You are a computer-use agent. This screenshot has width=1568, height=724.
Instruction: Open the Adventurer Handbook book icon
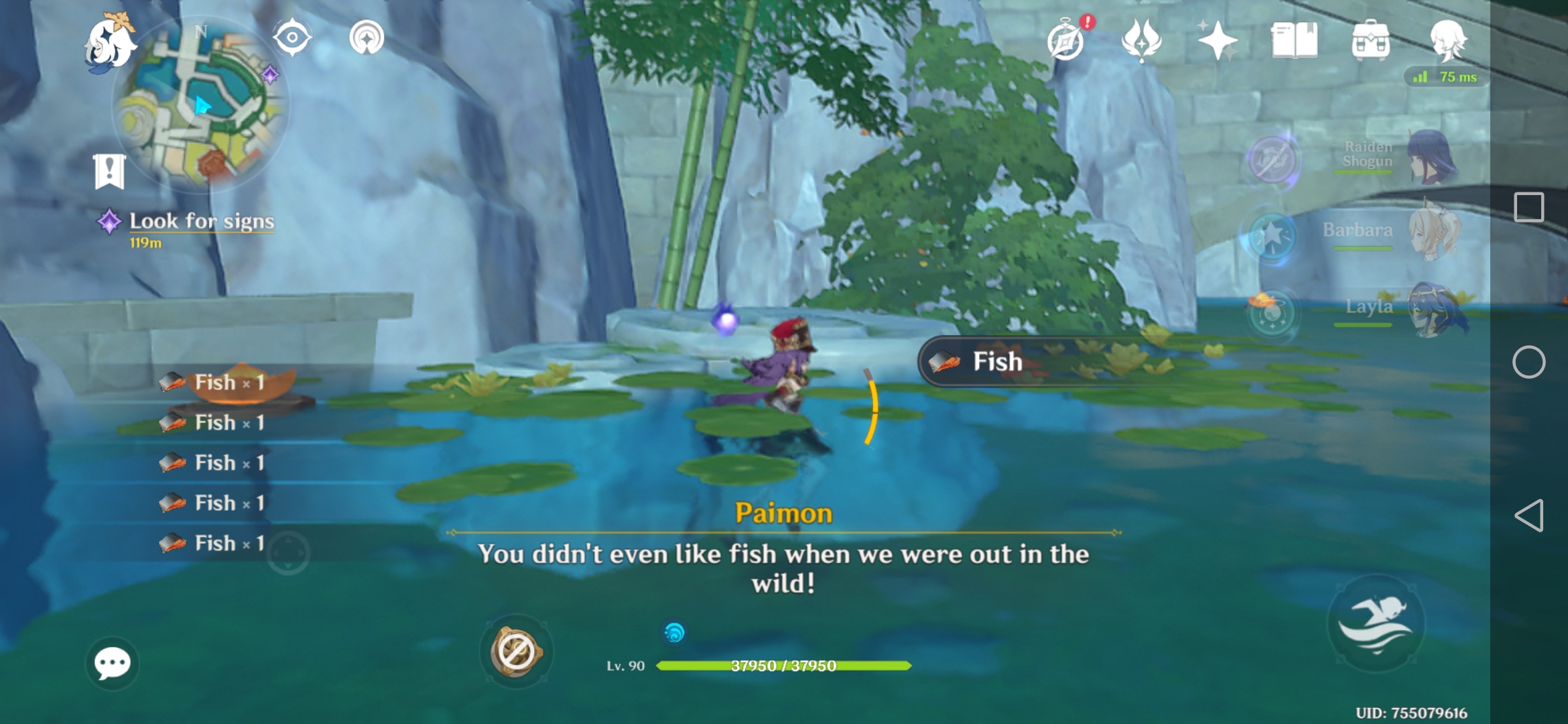[1295, 42]
